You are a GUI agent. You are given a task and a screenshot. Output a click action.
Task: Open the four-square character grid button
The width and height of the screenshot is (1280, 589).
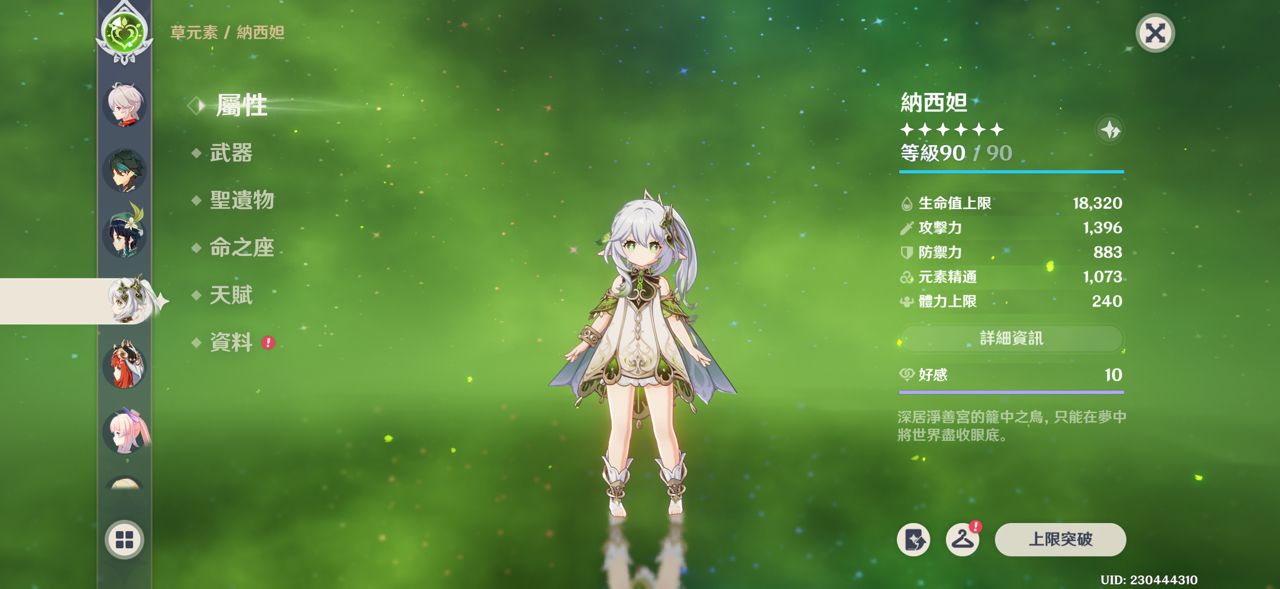pos(125,541)
